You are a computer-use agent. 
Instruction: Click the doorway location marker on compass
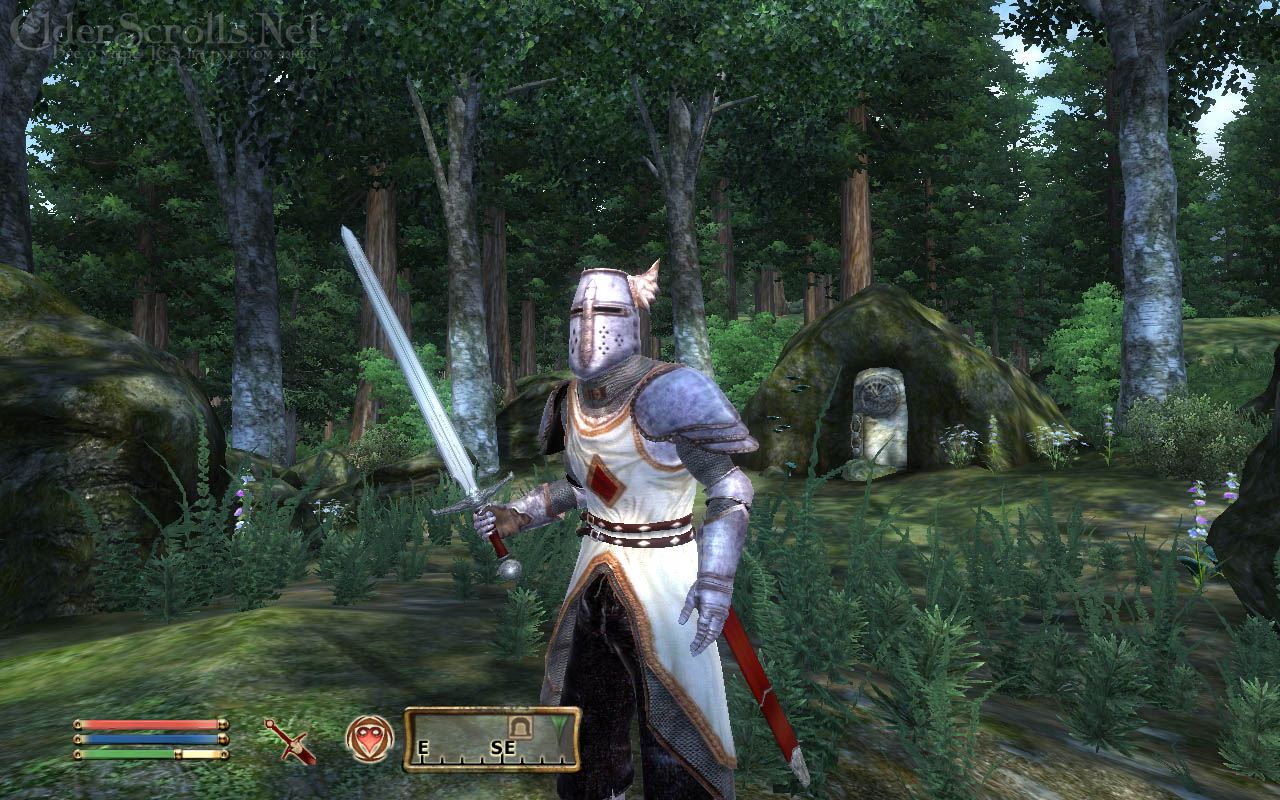[519, 725]
